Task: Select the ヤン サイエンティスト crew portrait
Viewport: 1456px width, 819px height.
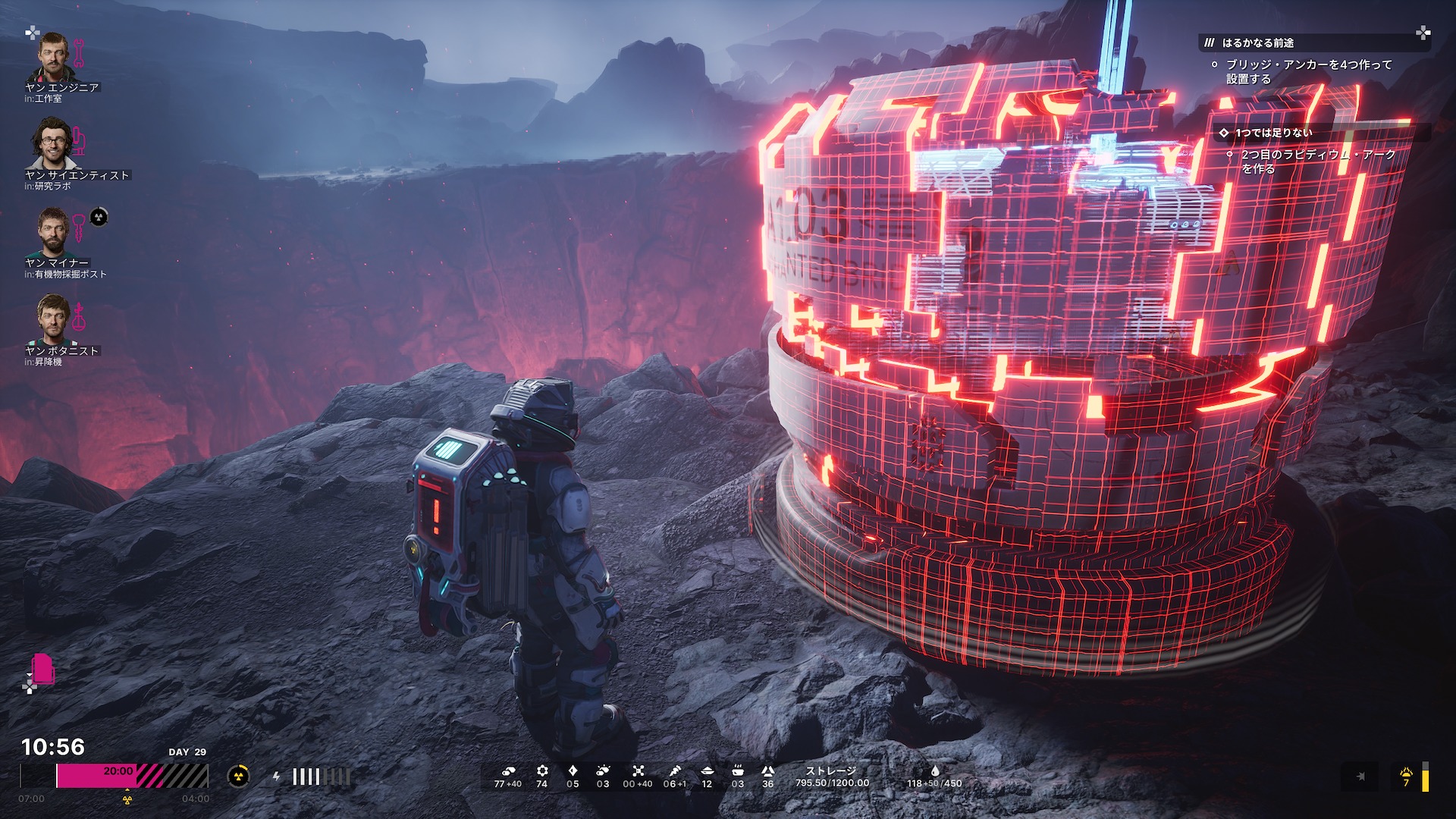Action: click(x=52, y=144)
